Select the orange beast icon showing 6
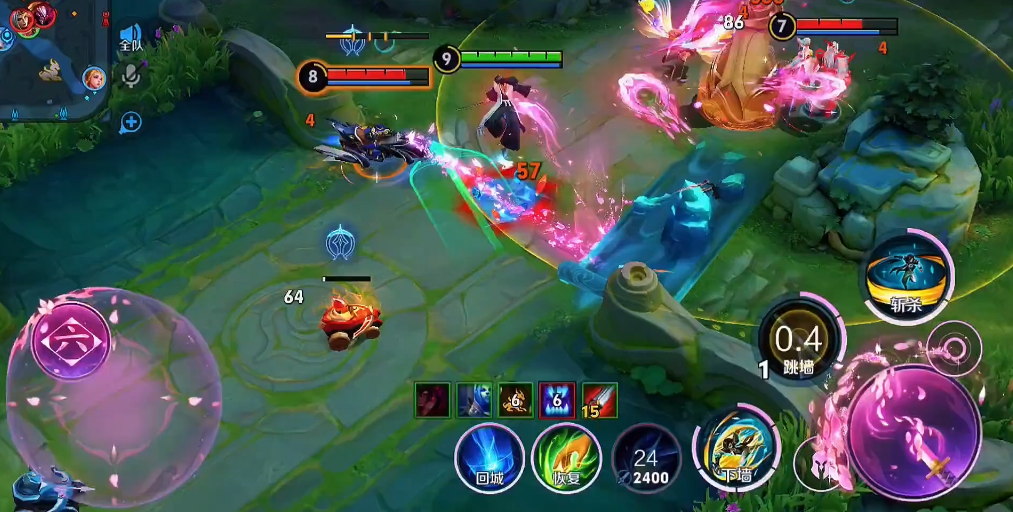The height and width of the screenshot is (512, 1013). (516, 400)
